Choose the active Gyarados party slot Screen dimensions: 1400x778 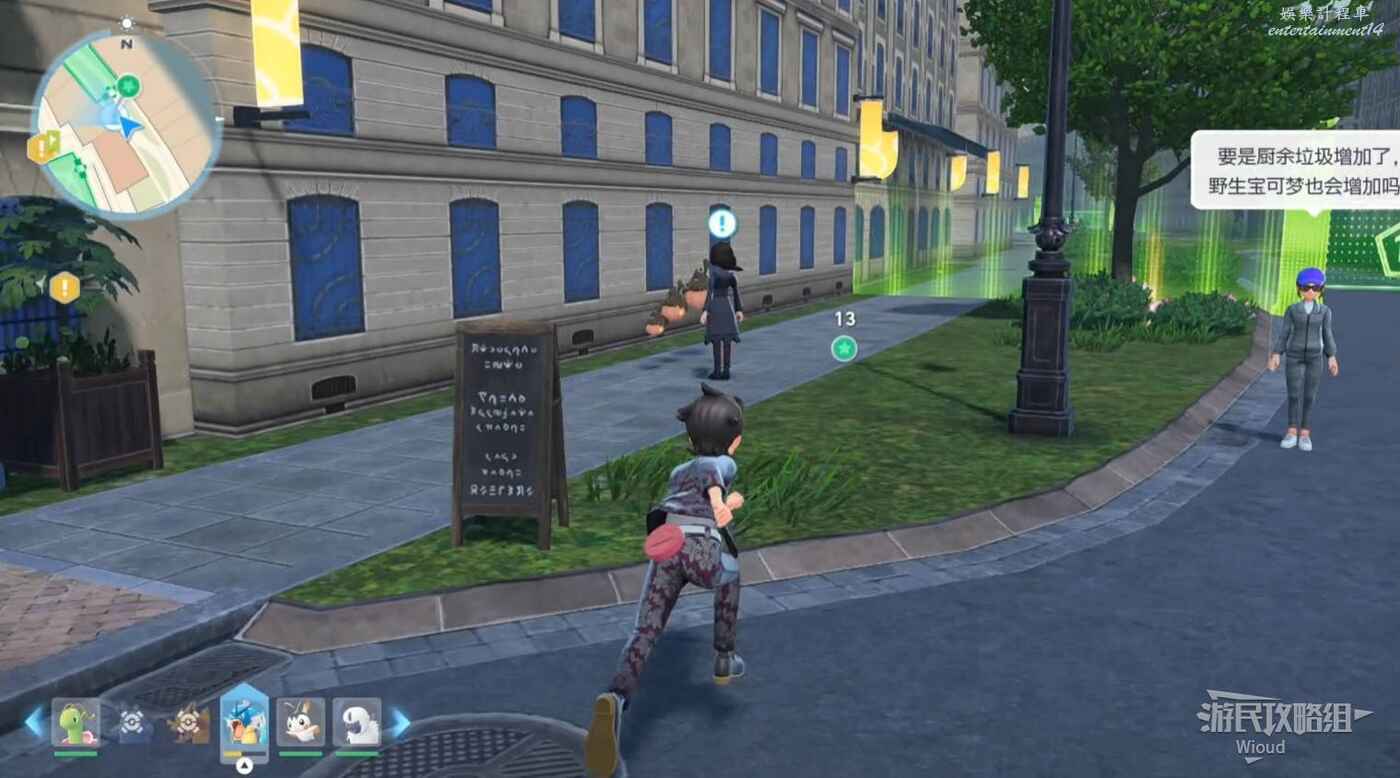coord(244,722)
